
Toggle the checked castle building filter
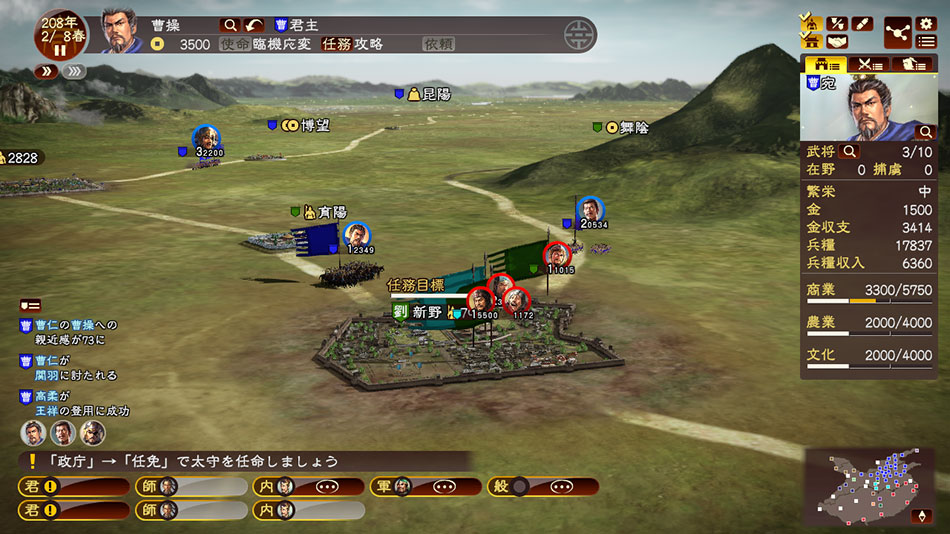tap(811, 41)
